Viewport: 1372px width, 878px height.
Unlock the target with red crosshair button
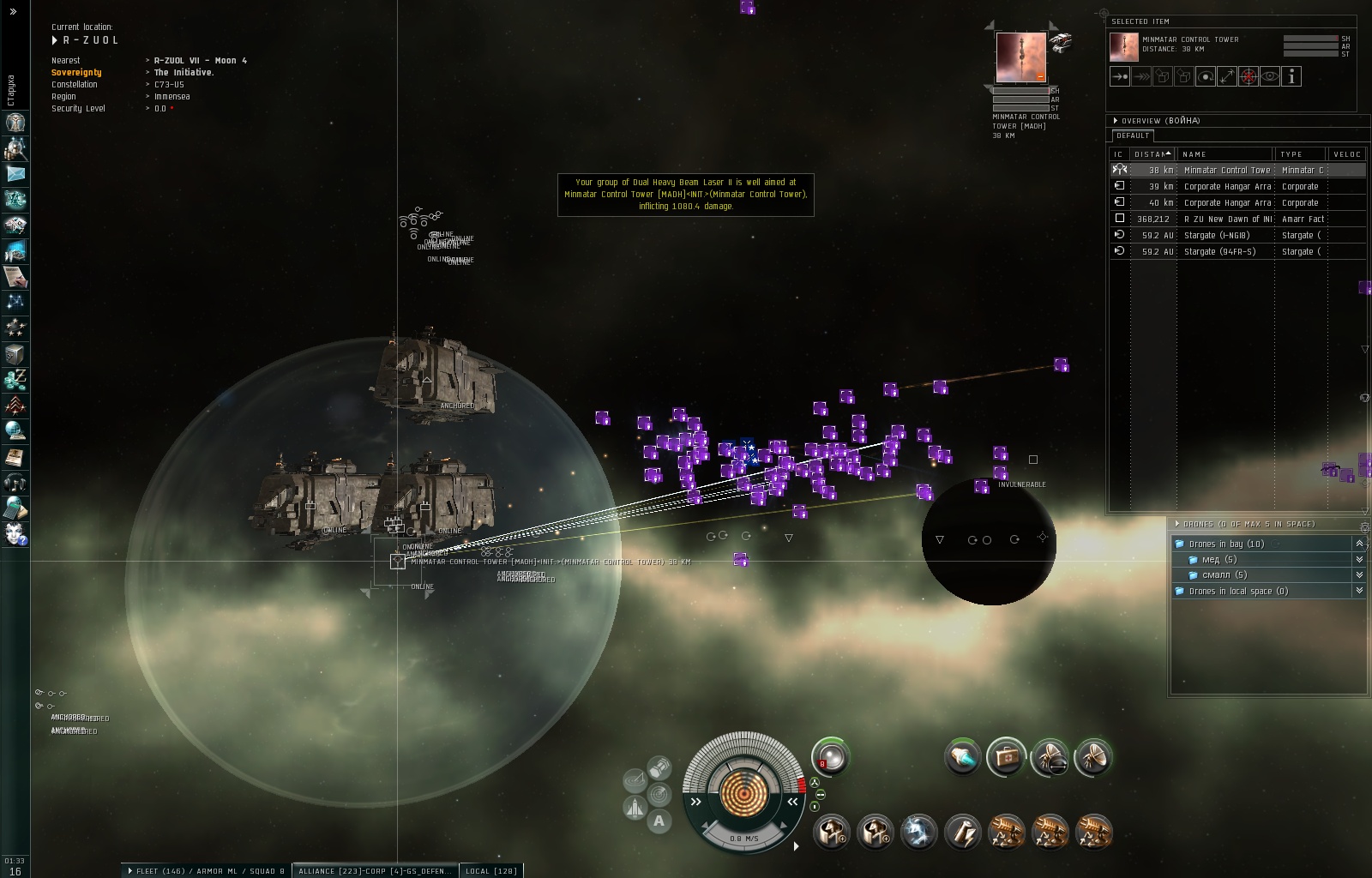coord(1249,76)
